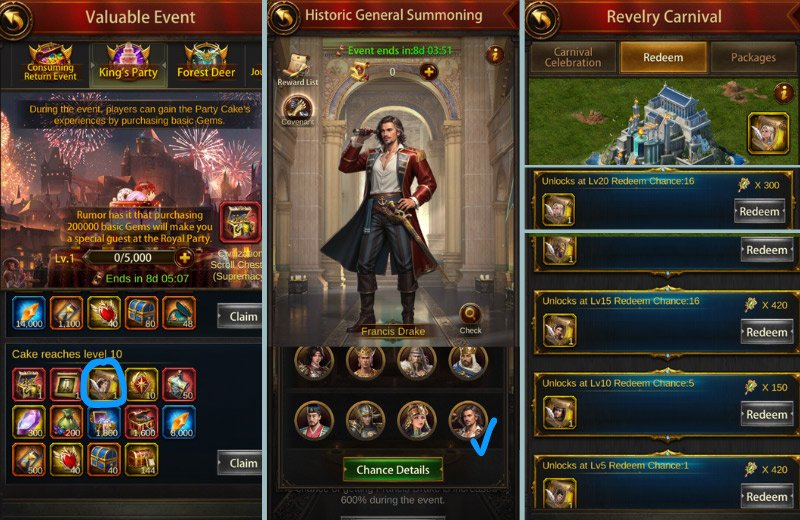The width and height of the screenshot is (800, 520).
Task: Open the Packages tab
Action: [753, 58]
